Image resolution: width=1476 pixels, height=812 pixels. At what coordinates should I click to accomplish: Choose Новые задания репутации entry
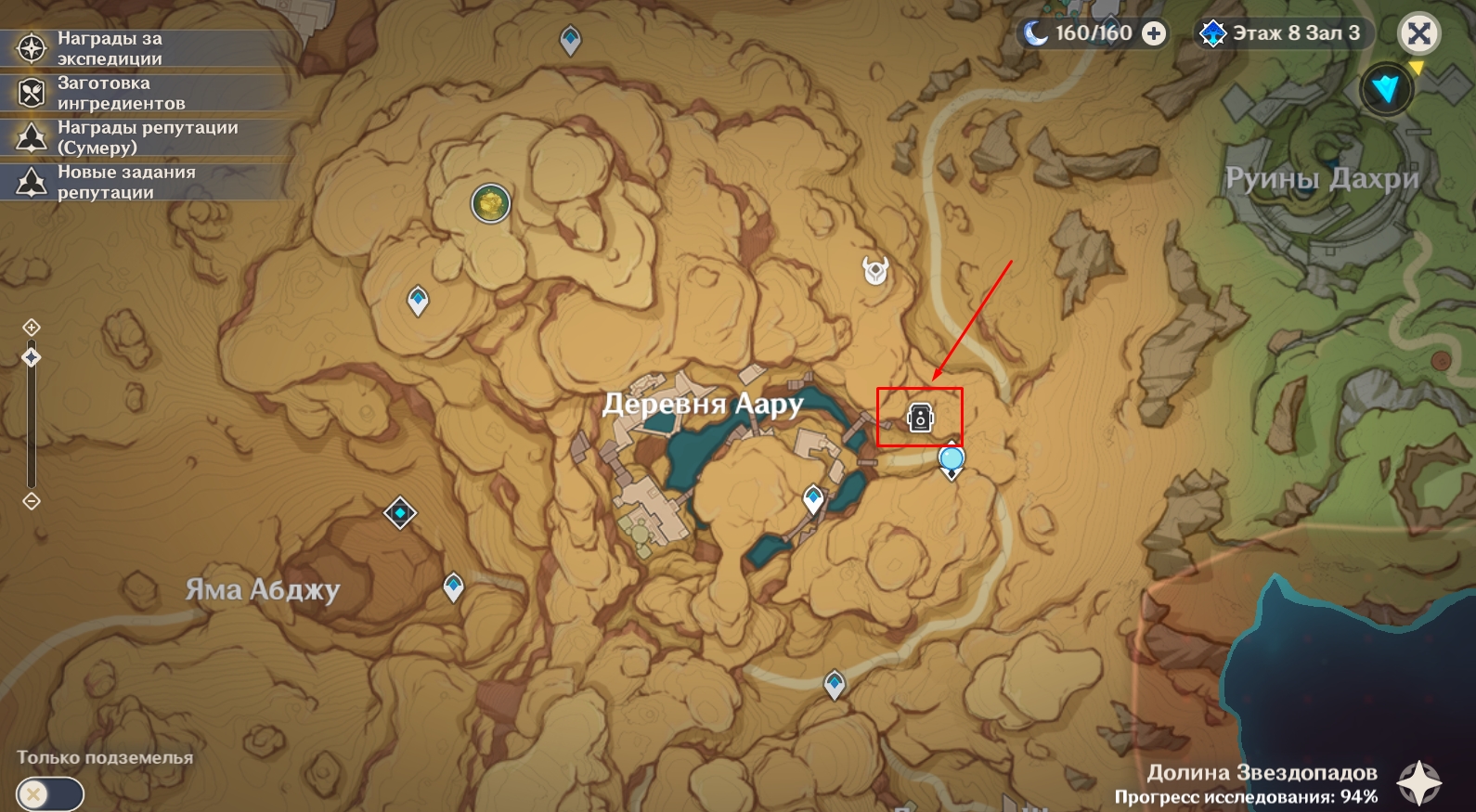pyautogui.click(x=125, y=182)
